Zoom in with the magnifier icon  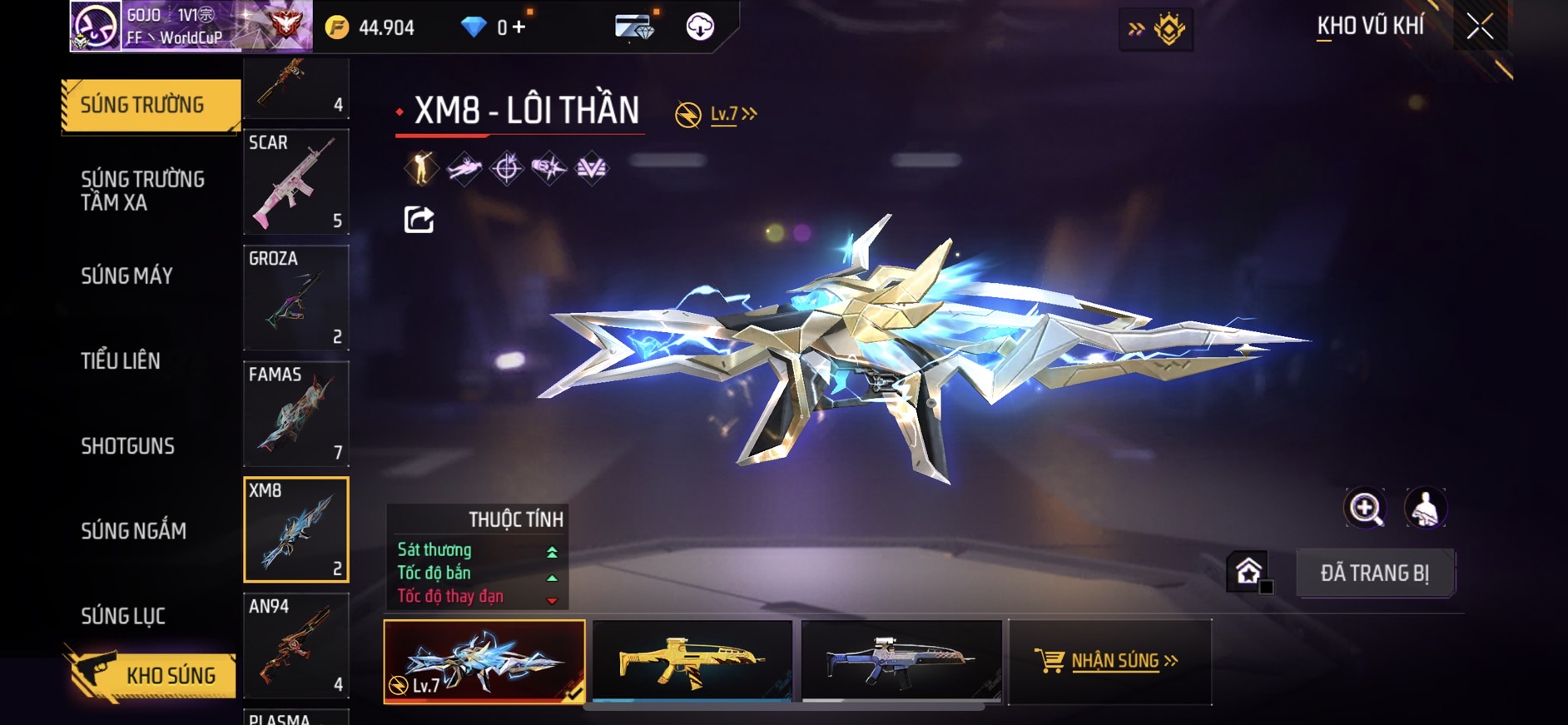[x=1365, y=508]
